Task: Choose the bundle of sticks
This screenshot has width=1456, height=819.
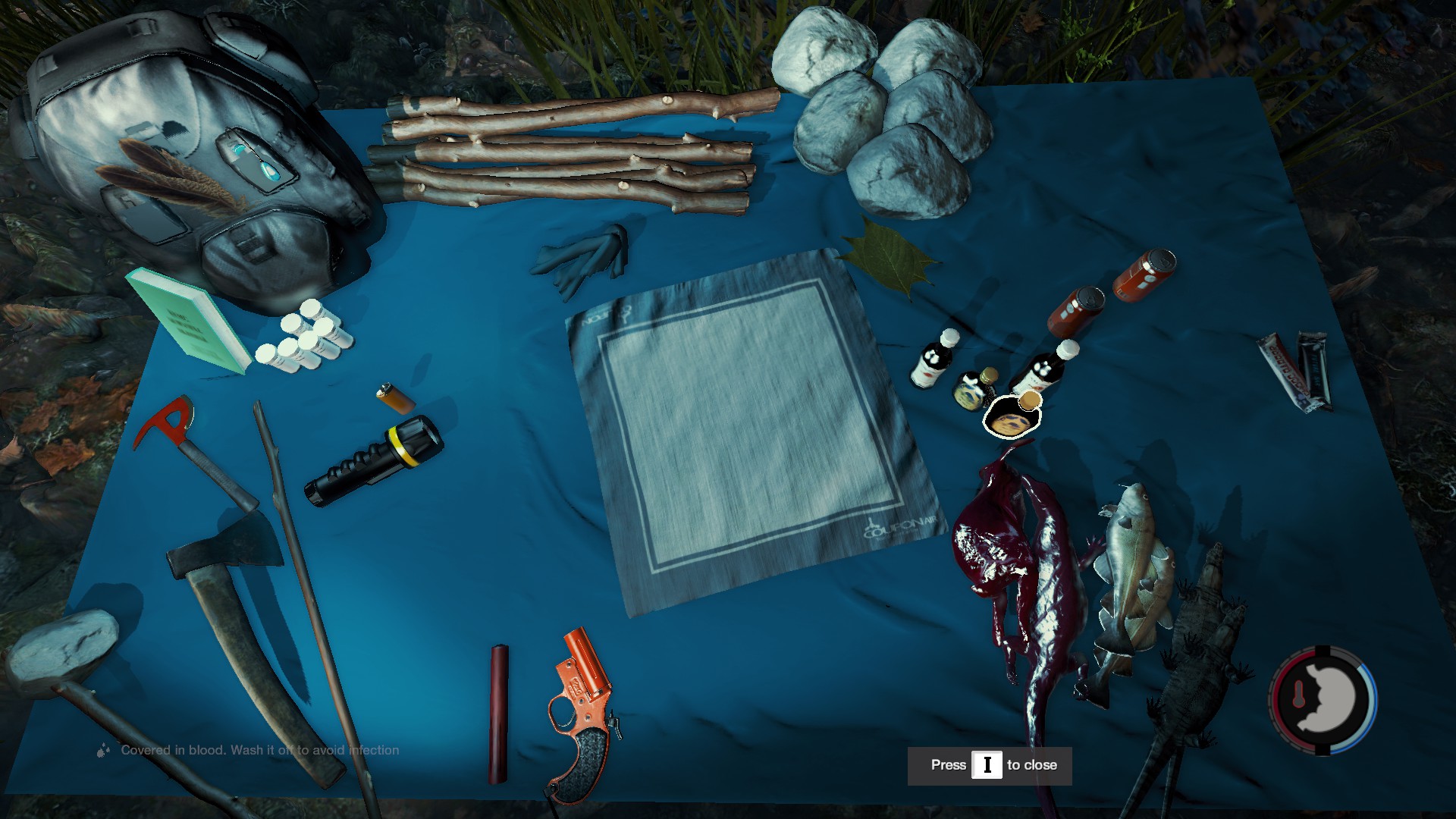Action: point(569,155)
